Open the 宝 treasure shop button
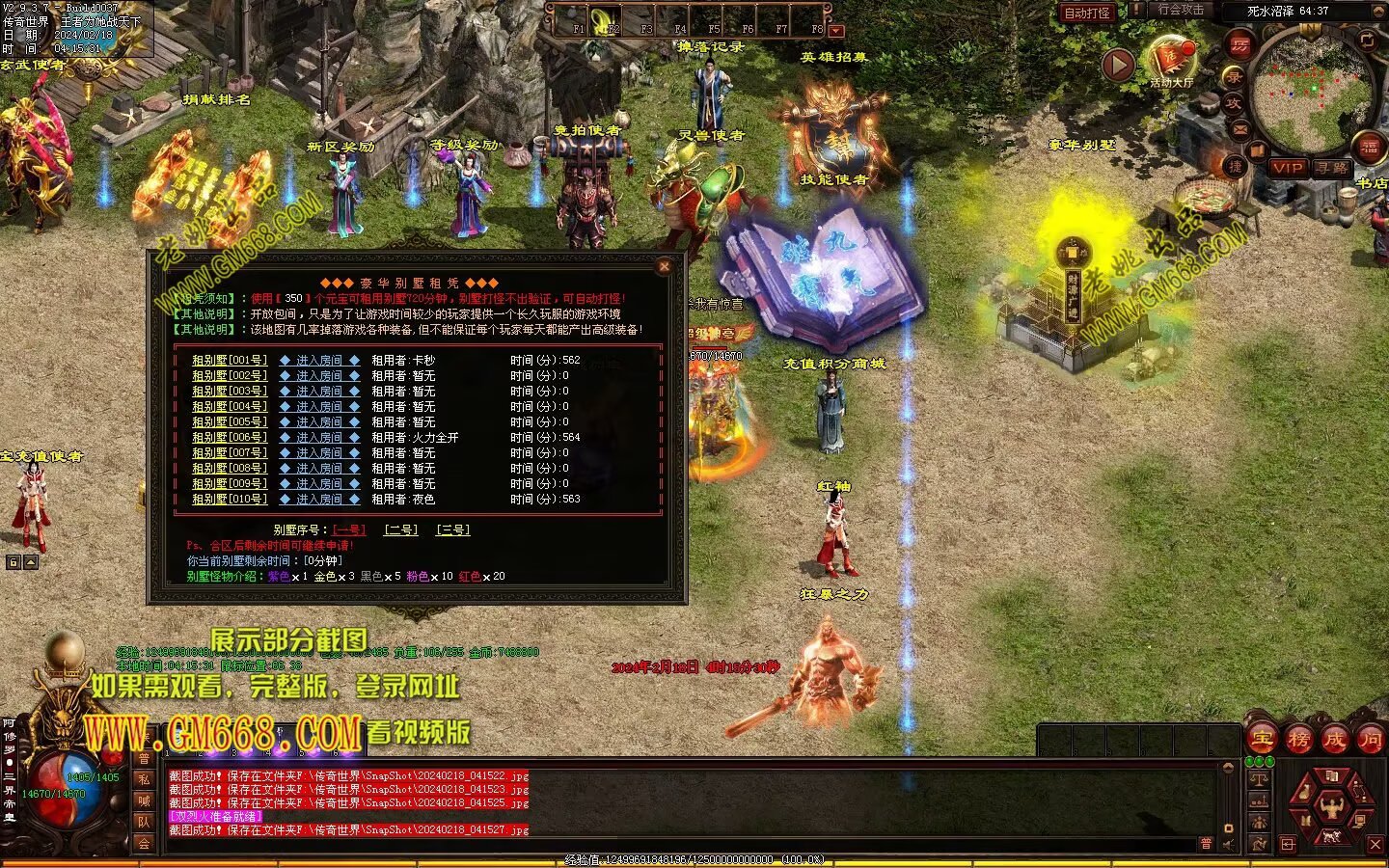 coord(1262,740)
